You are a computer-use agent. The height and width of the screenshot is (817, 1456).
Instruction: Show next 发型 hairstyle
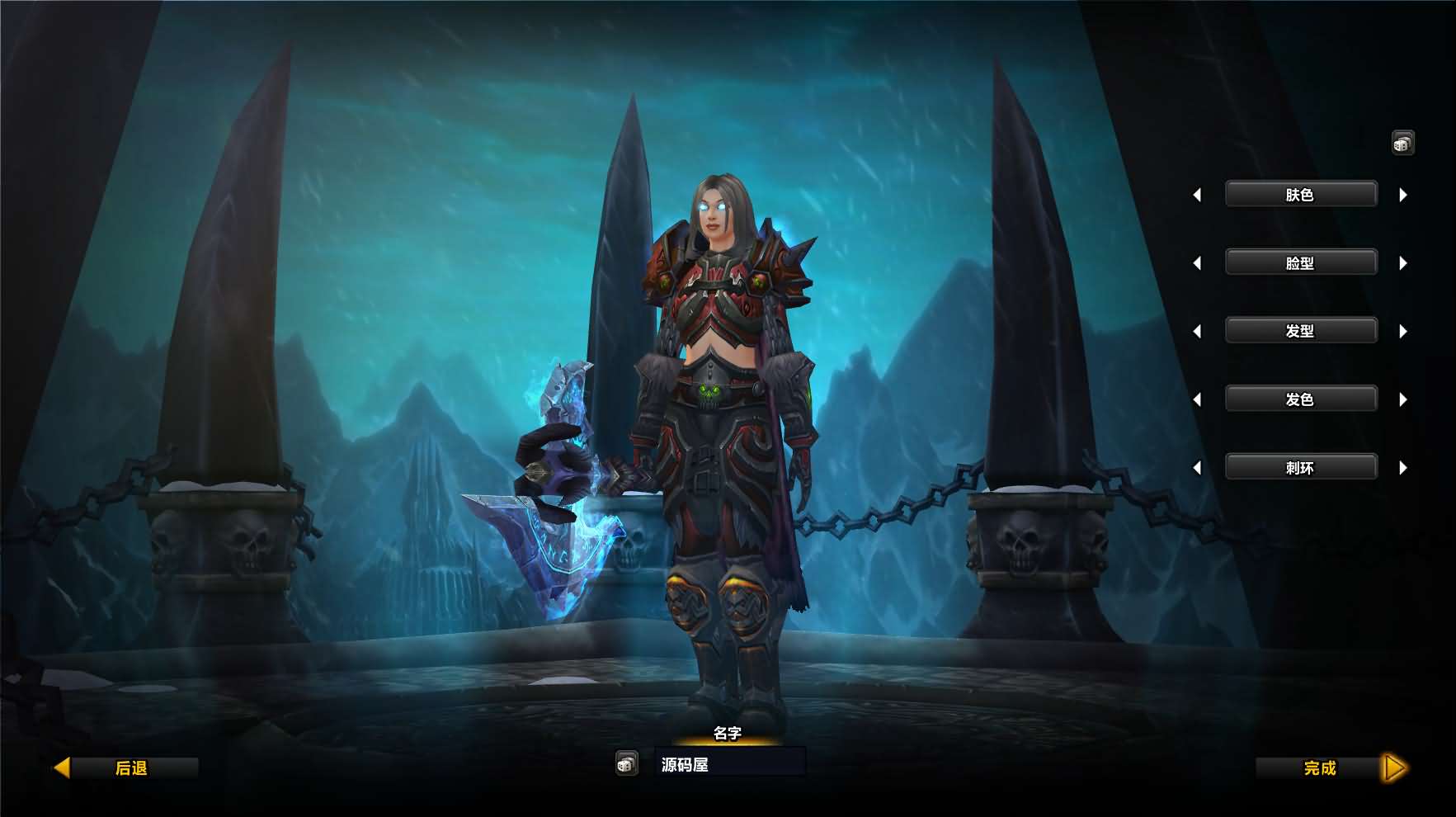1403,332
